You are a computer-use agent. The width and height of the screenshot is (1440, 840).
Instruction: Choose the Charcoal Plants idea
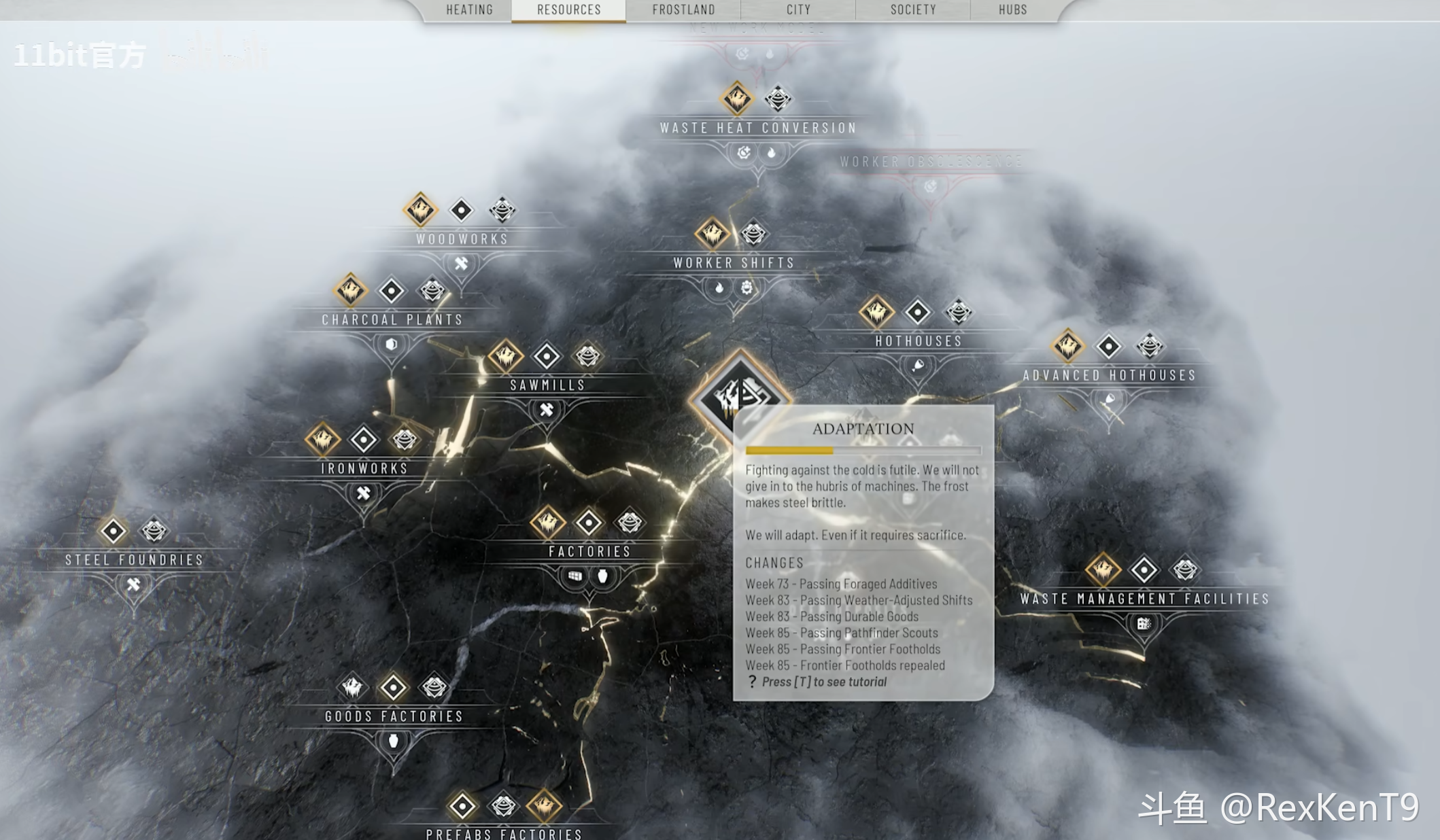(392, 319)
